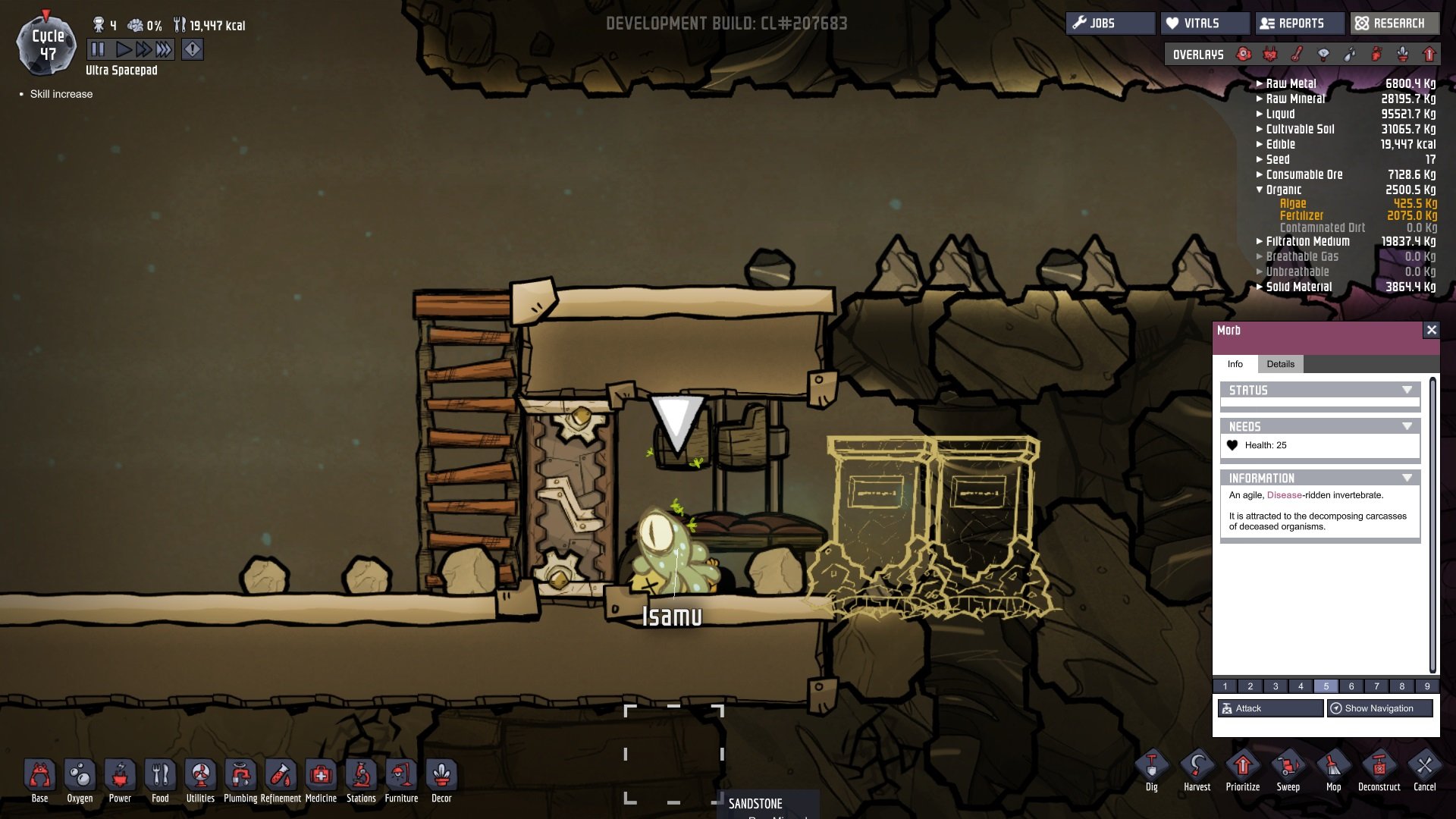Set priority number 7
The width and height of the screenshot is (1456, 819).
[1376, 686]
